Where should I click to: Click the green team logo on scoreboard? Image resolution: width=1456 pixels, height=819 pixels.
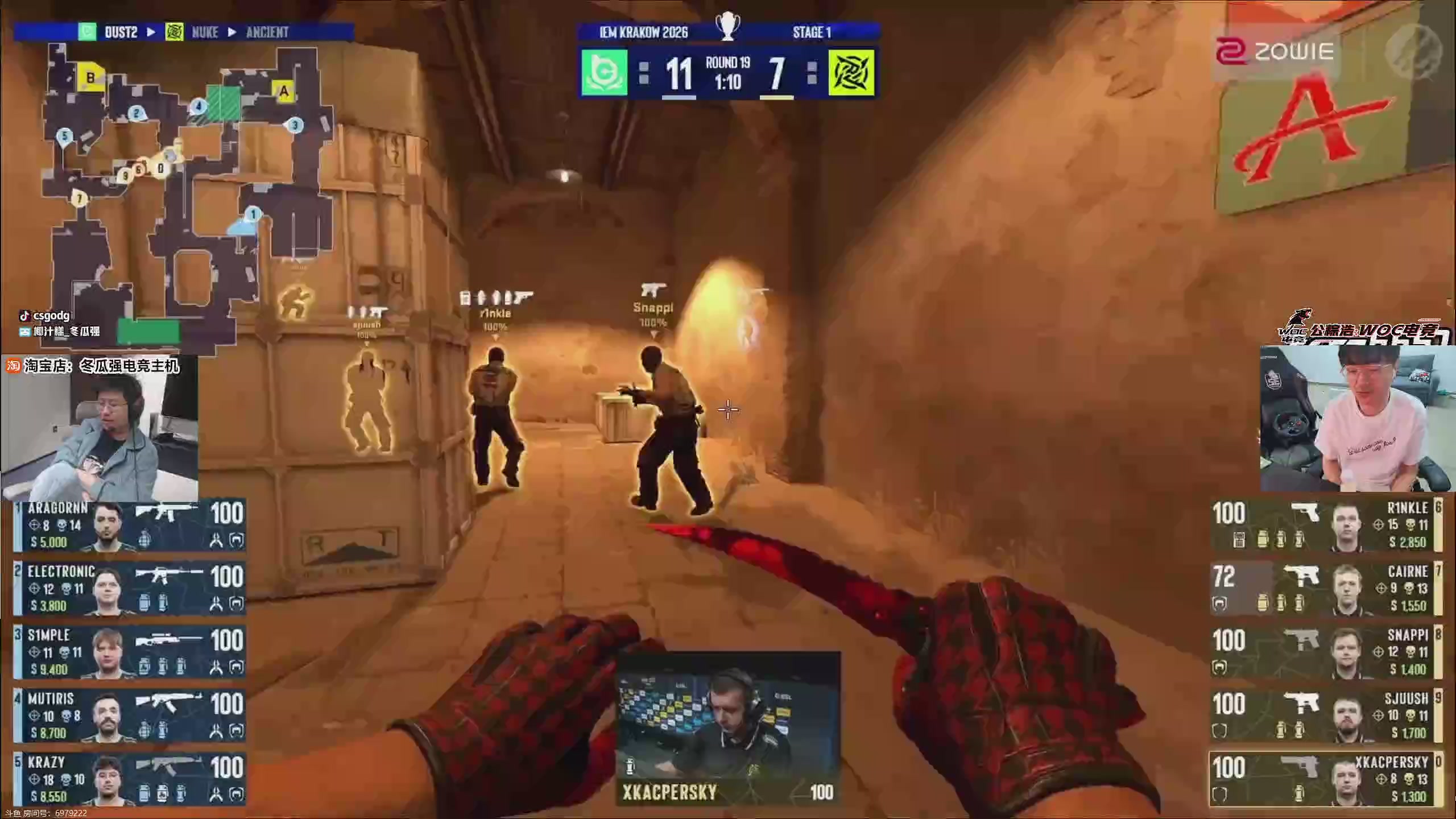click(604, 73)
